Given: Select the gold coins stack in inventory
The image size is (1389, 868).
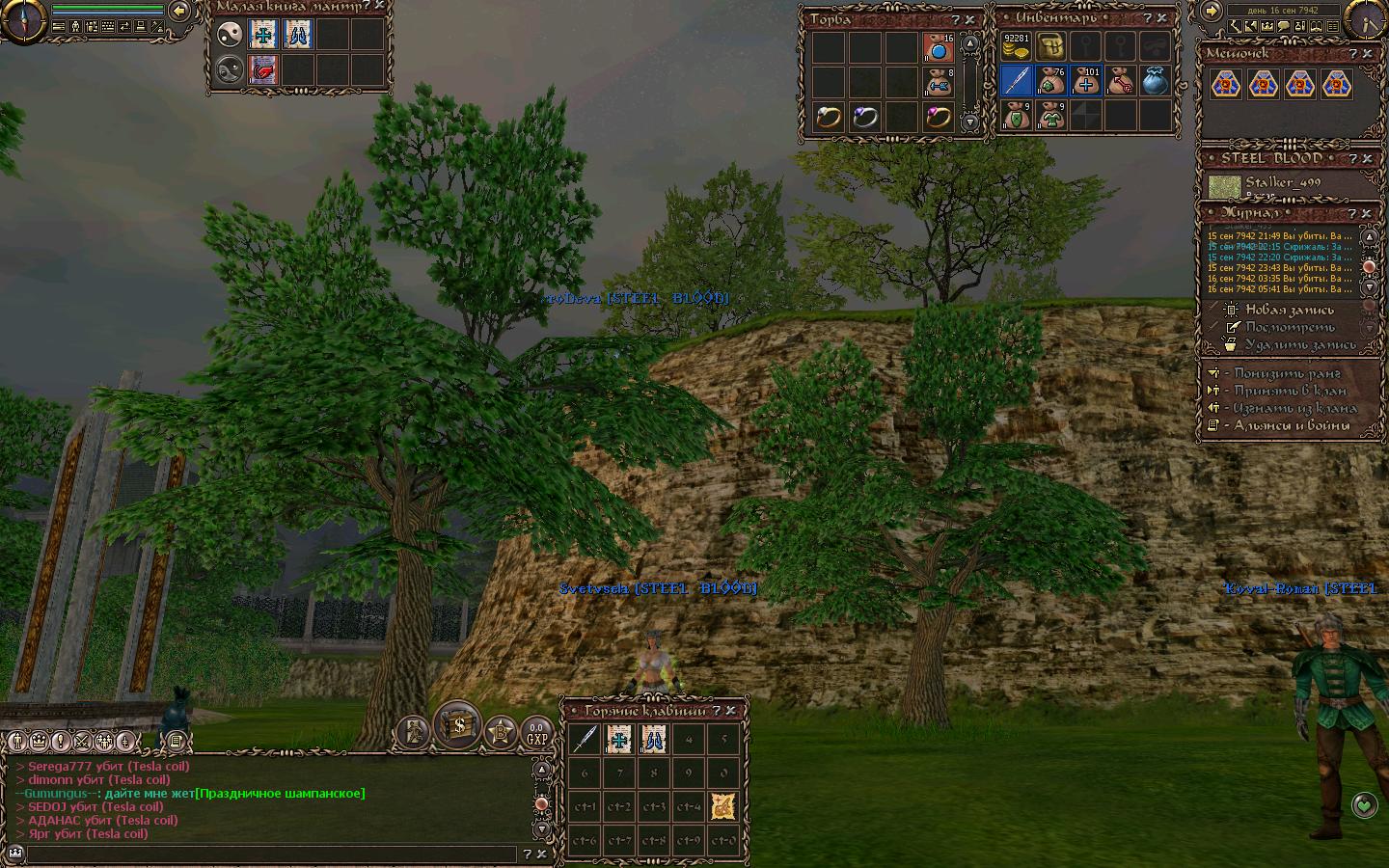Looking at the screenshot, I should pyautogui.click(x=1015, y=46).
